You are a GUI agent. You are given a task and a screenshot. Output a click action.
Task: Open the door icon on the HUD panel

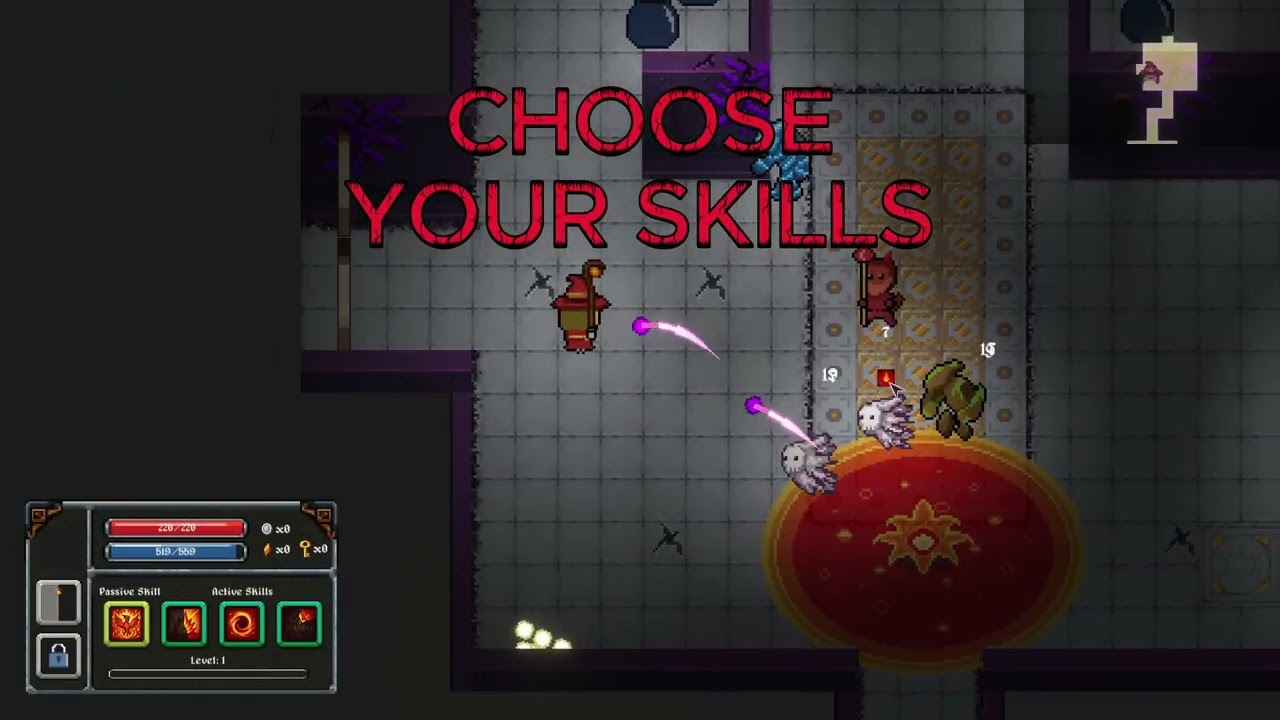coord(59,605)
